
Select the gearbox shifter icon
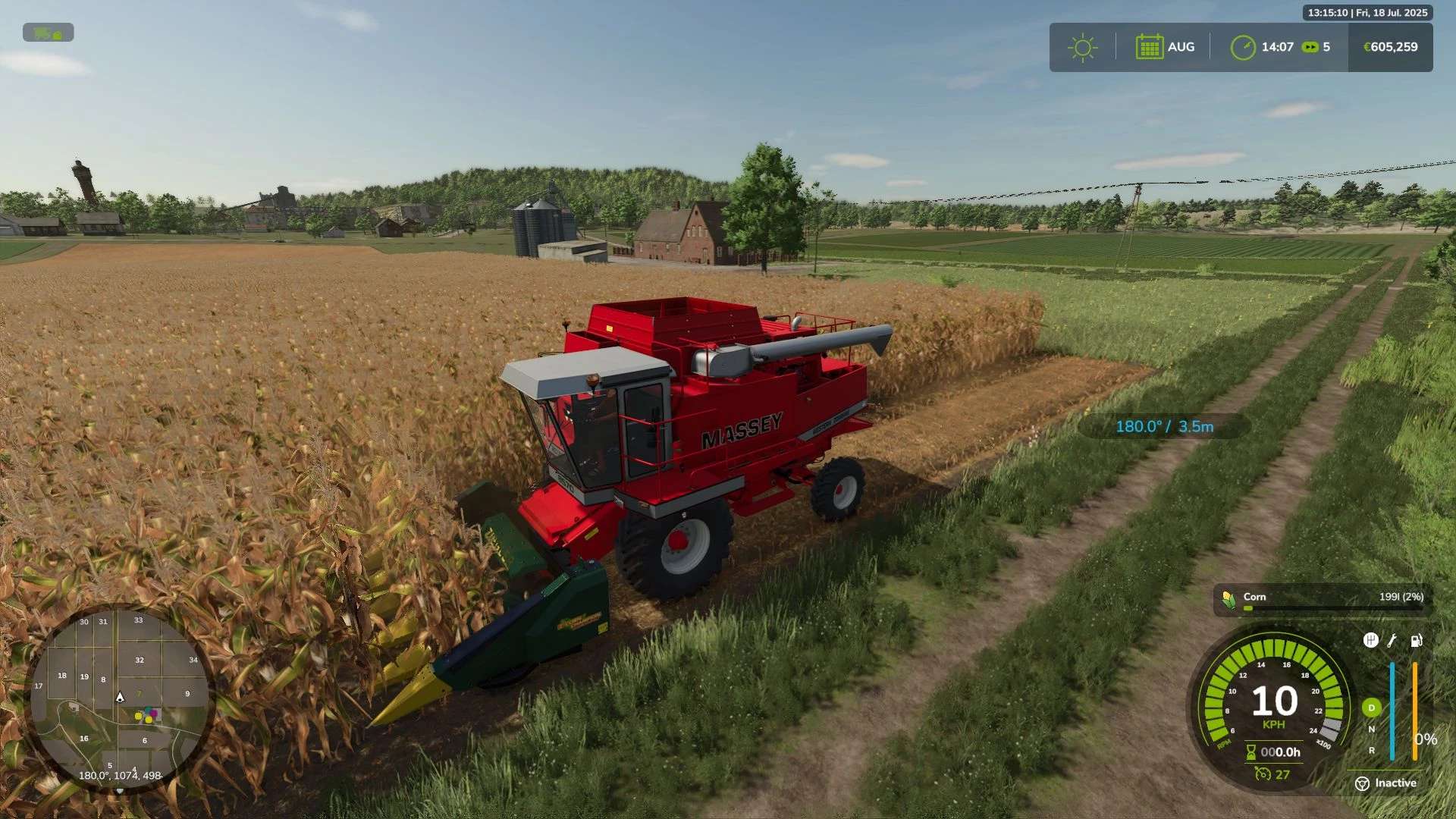[1370, 641]
